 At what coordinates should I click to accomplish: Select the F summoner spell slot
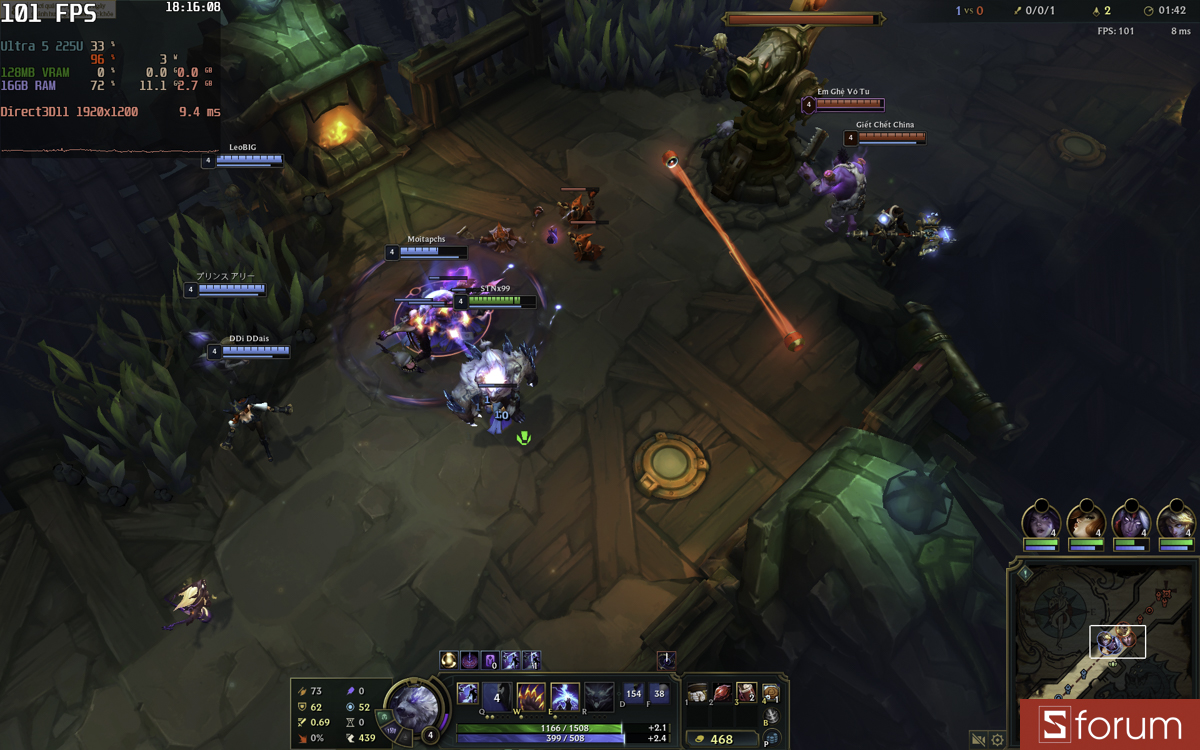coord(659,693)
